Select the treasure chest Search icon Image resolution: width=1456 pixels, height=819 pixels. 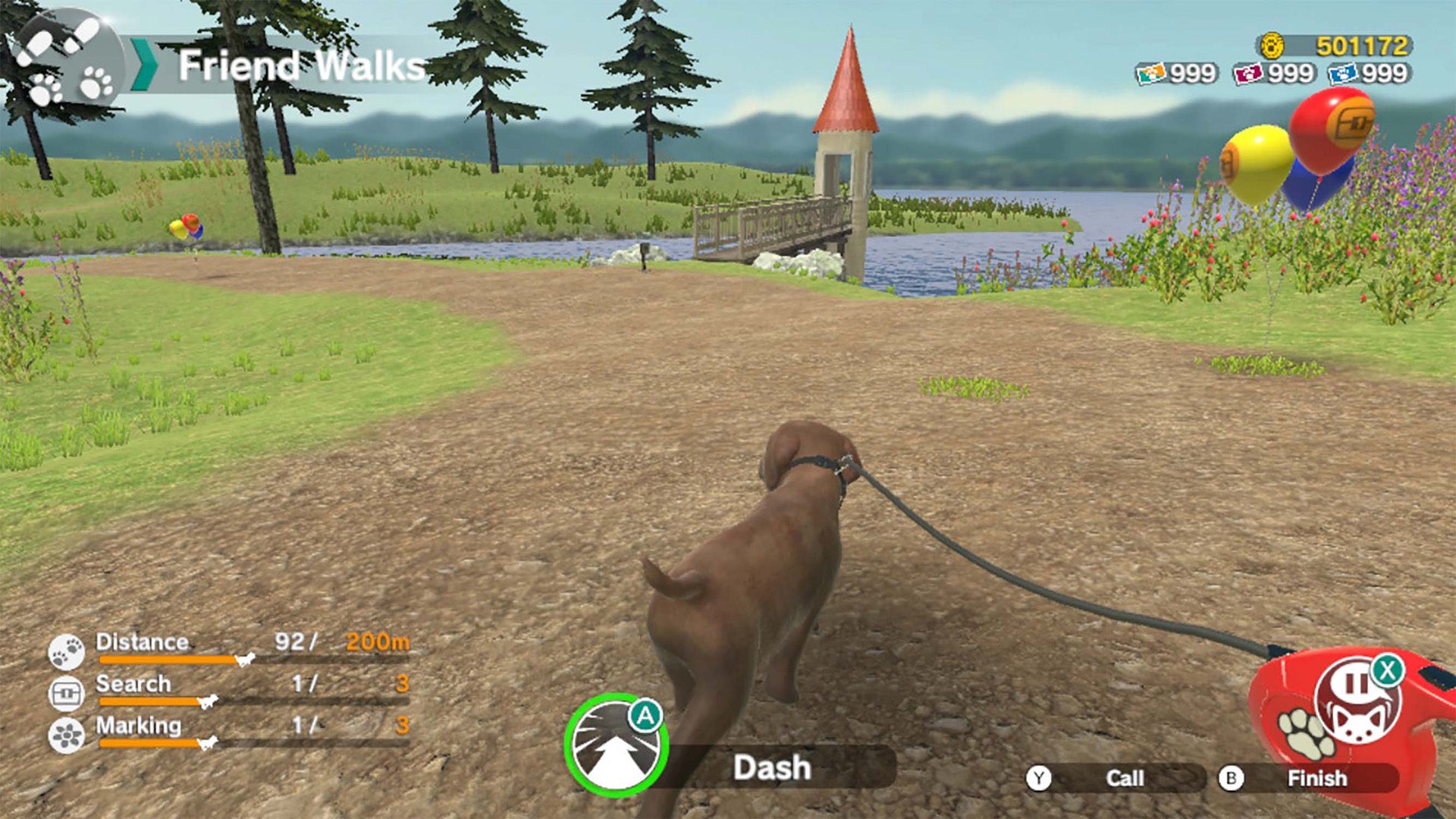[x=68, y=692]
